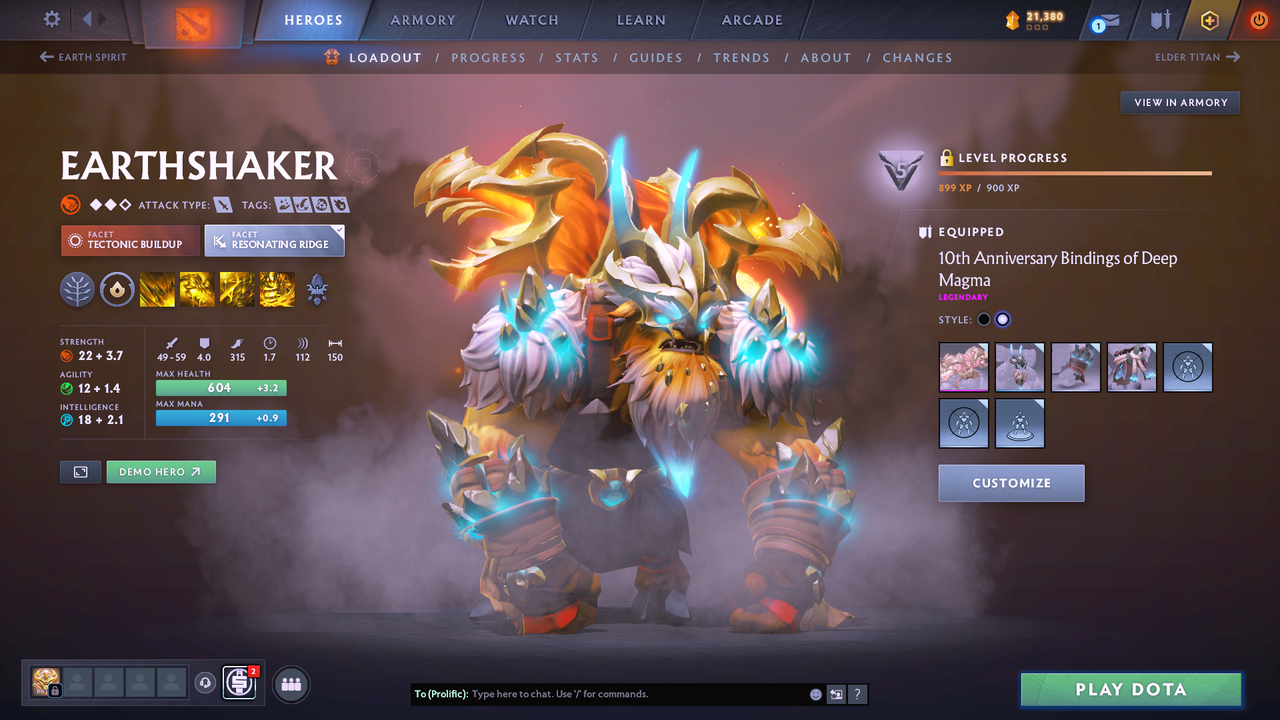Click the level progress XP bar
The width and height of the screenshot is (1280, 720).
tap(1075, 172)
